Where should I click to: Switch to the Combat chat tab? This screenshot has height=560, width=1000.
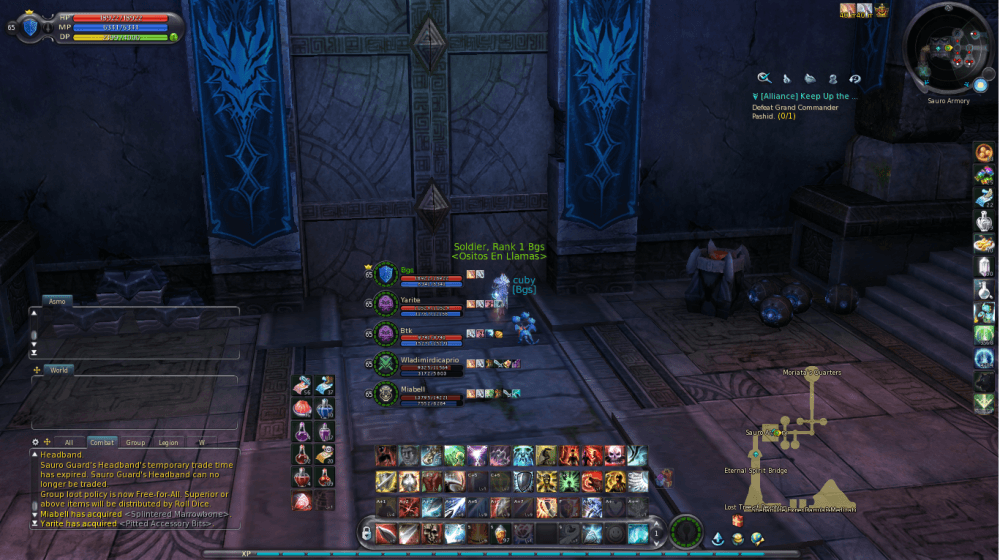101,442
